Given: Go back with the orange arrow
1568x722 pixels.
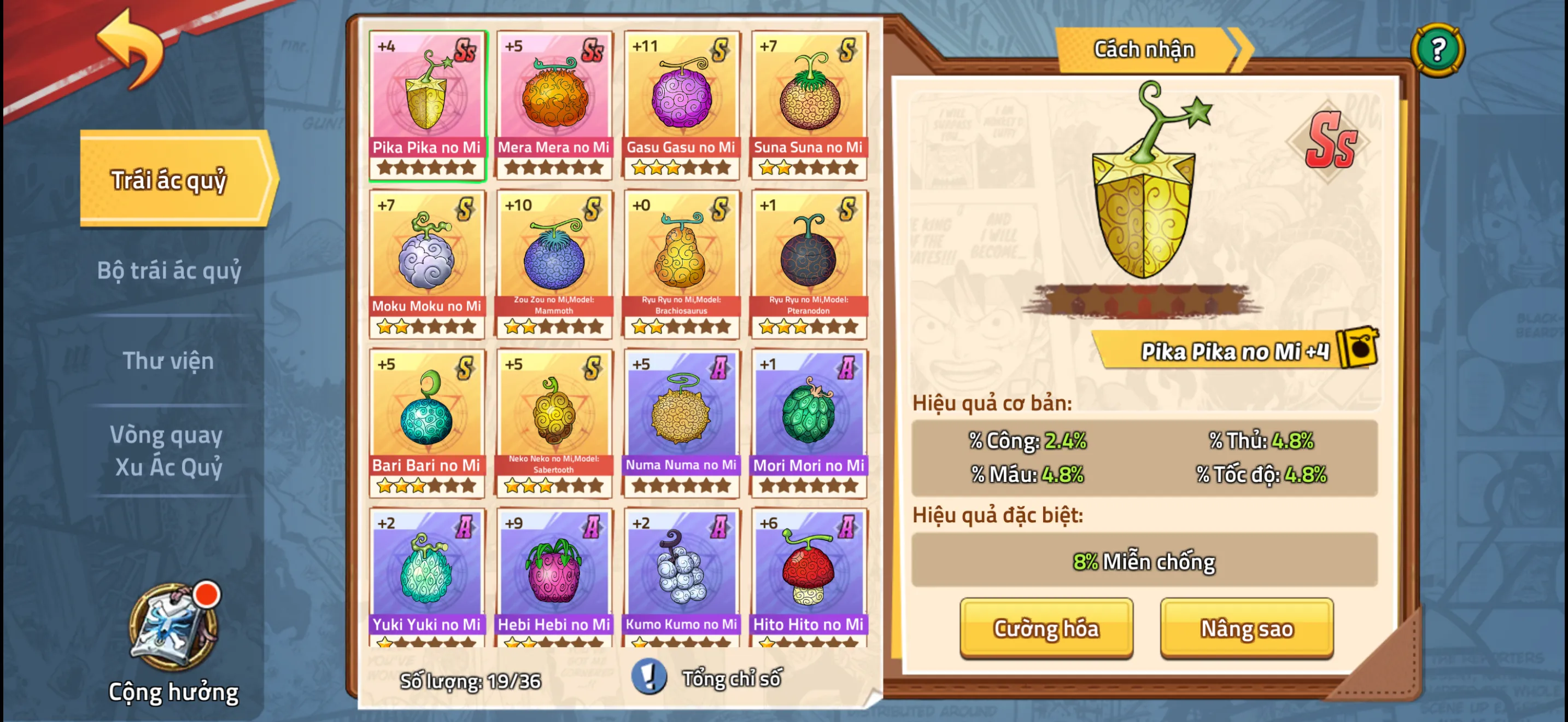Looking at the screenshot, I should click(130, 49).
